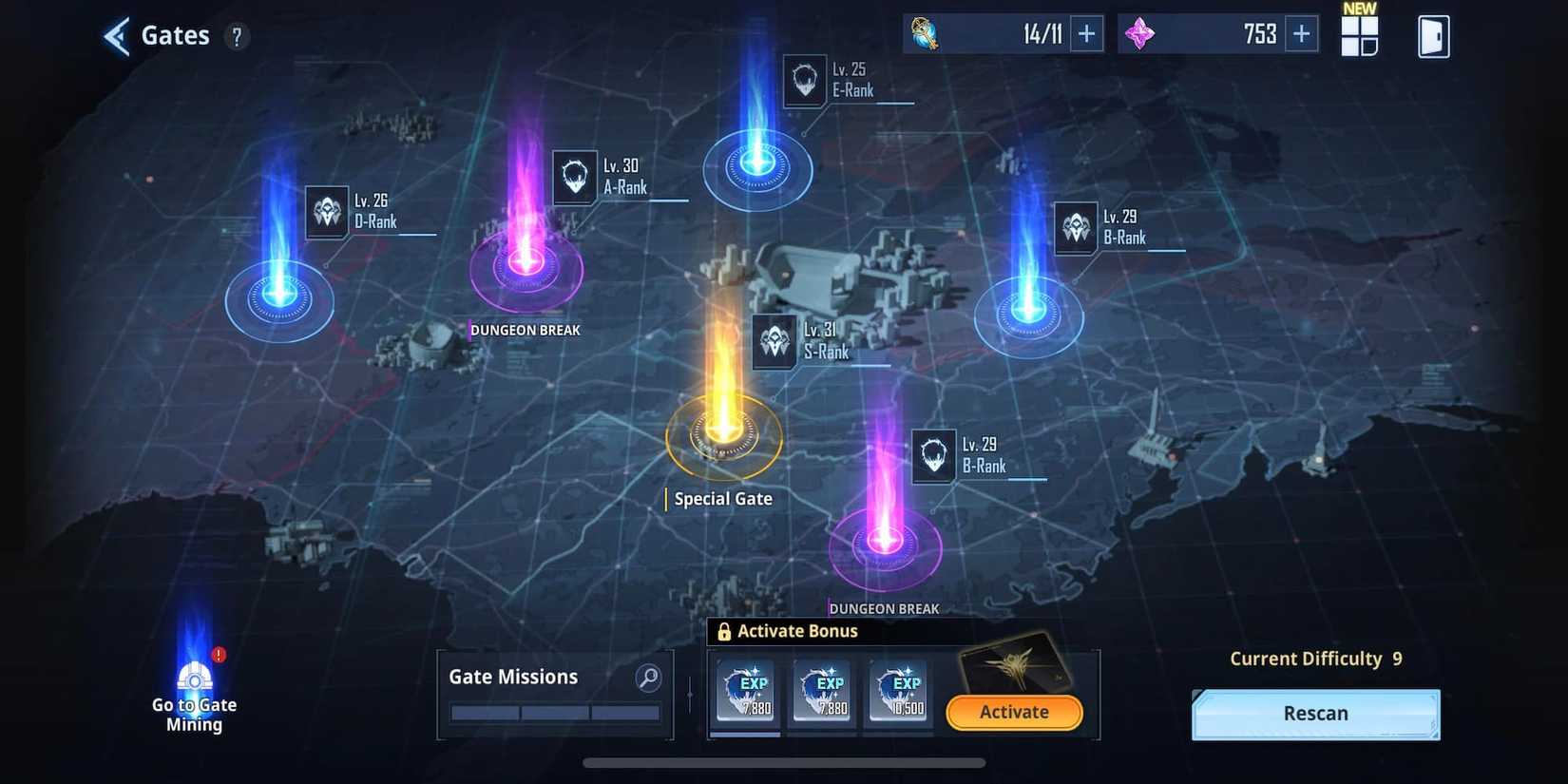
Task: Select the Lv. 26 D-Rank gate marker
Action: pos(327,211)
